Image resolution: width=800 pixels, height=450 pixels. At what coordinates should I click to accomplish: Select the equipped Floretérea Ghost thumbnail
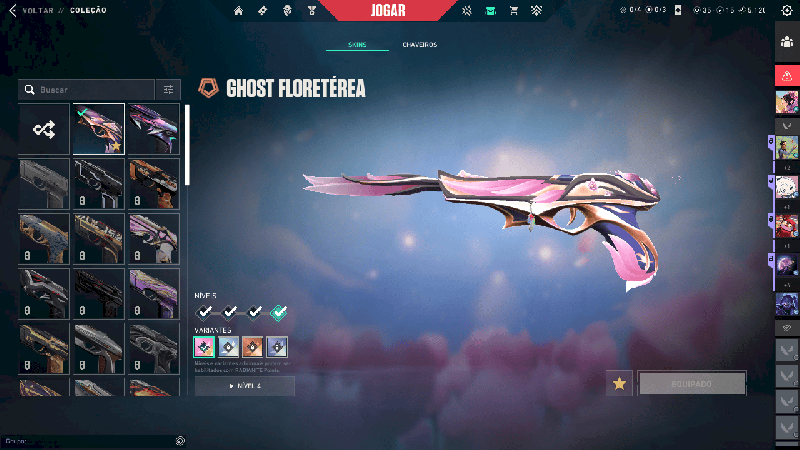(99, 129)
